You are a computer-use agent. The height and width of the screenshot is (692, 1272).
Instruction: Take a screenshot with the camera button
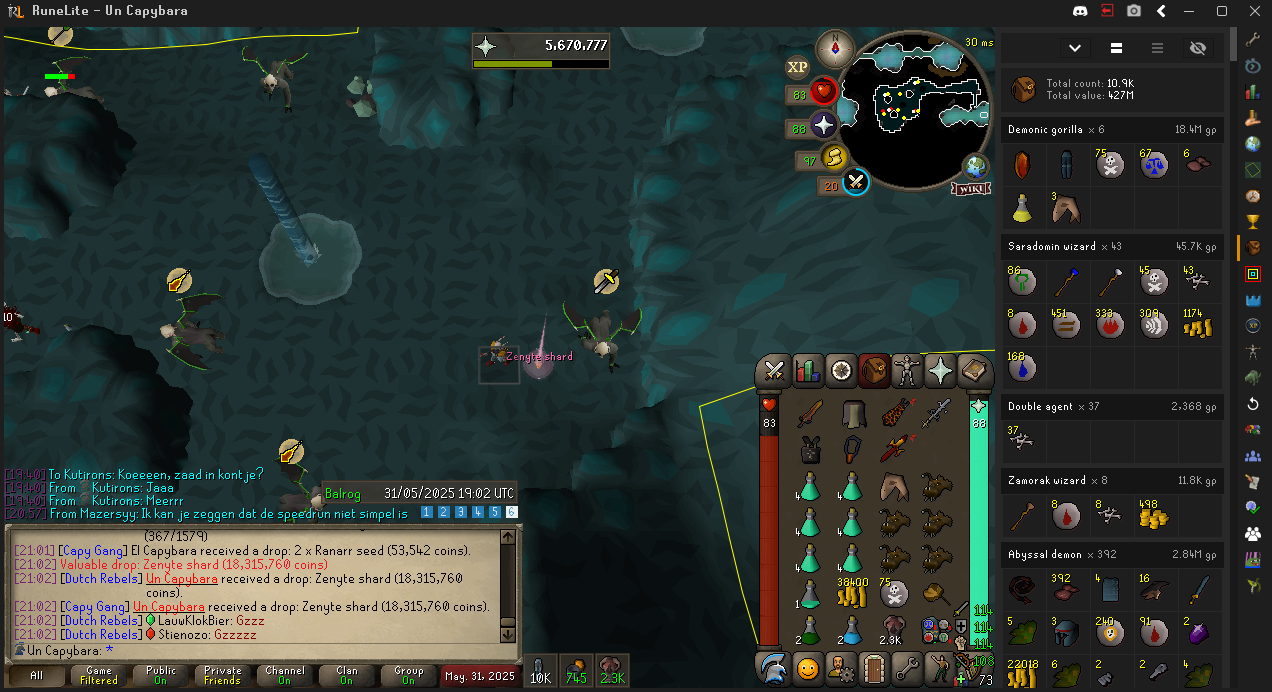(x=1134, y=11)
